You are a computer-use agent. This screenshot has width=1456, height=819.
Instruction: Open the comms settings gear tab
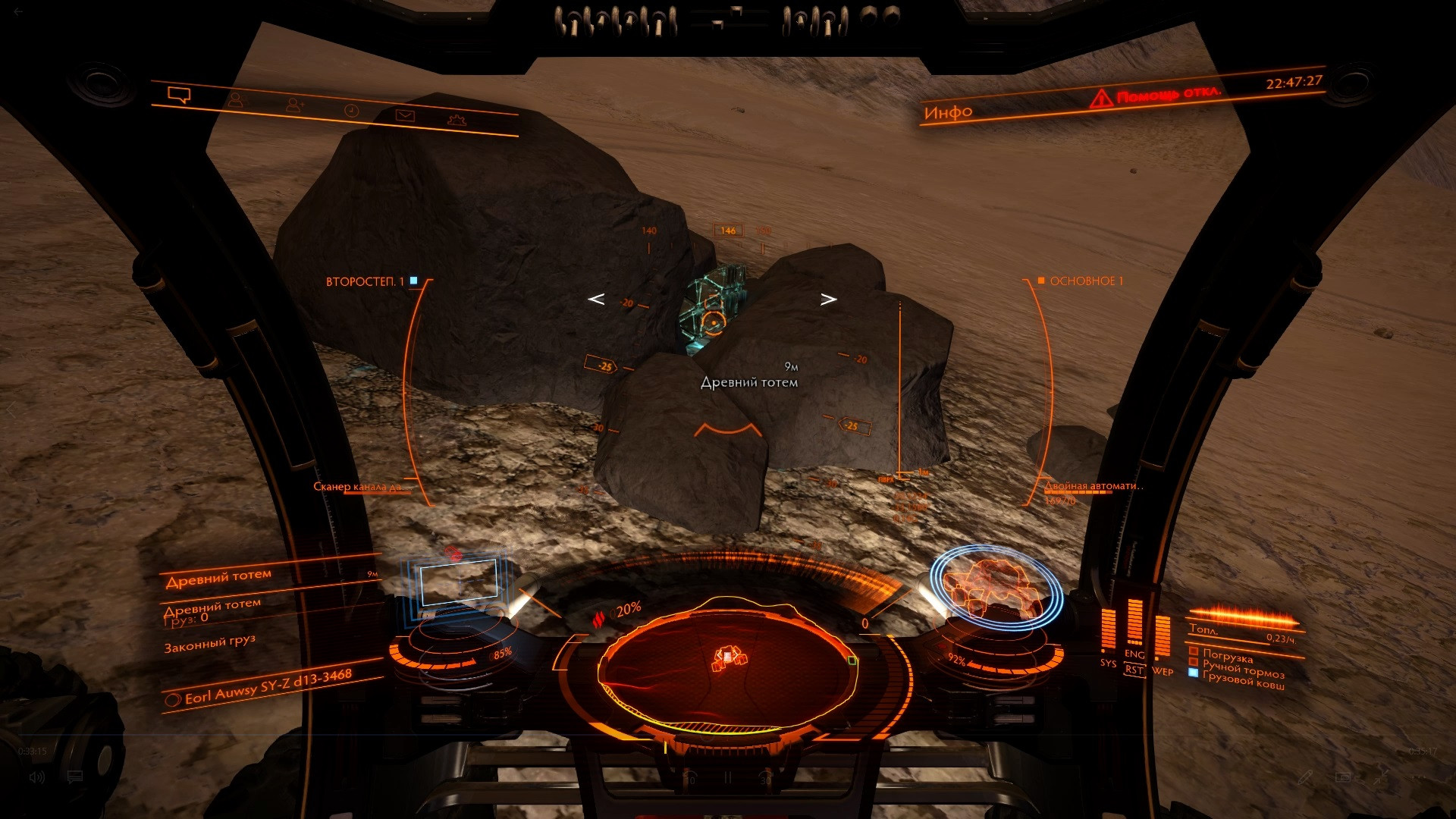click(x=457, y=120)
